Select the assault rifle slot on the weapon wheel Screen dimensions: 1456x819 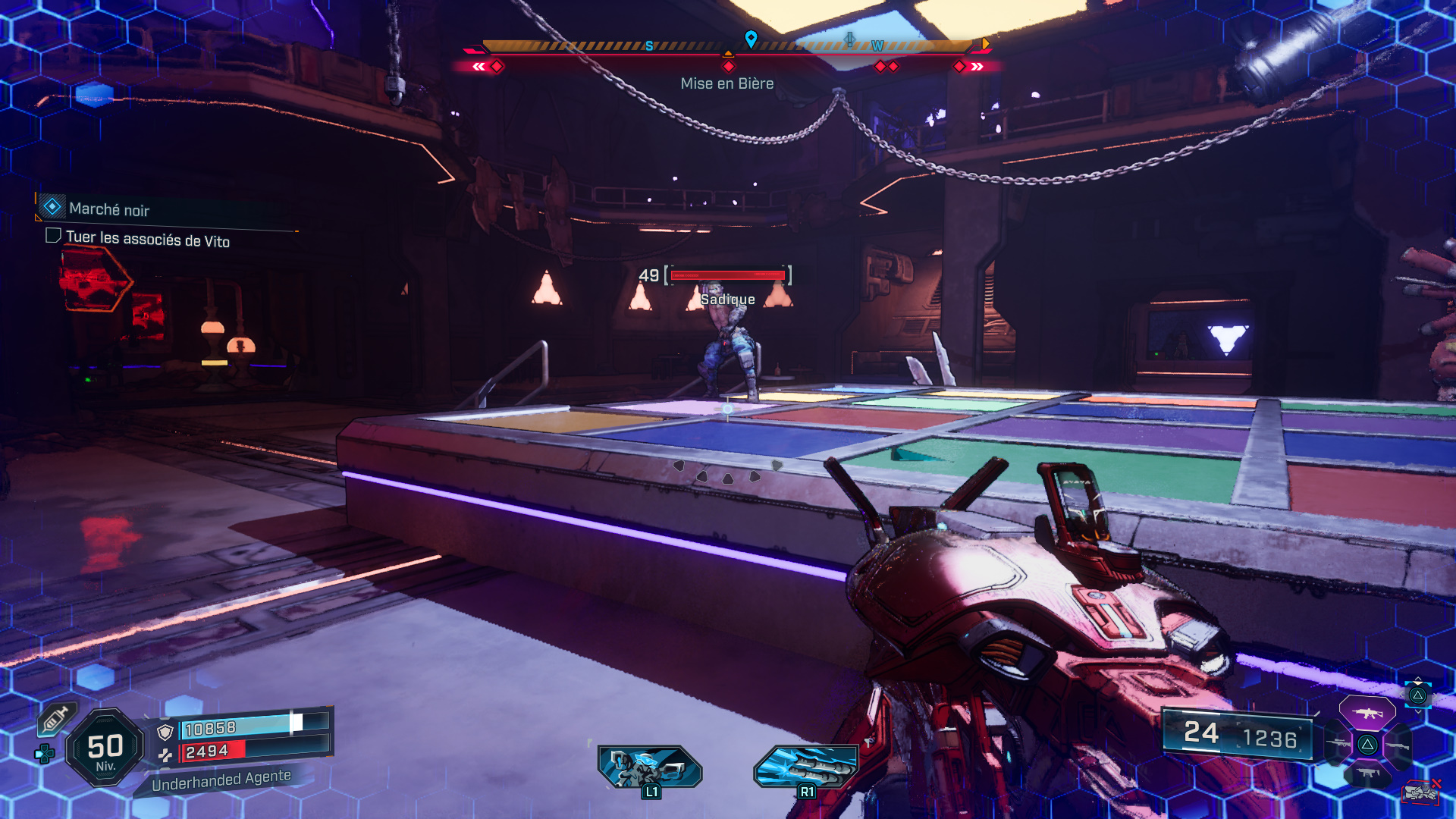pyautogui.click(x=1367, y=714)
